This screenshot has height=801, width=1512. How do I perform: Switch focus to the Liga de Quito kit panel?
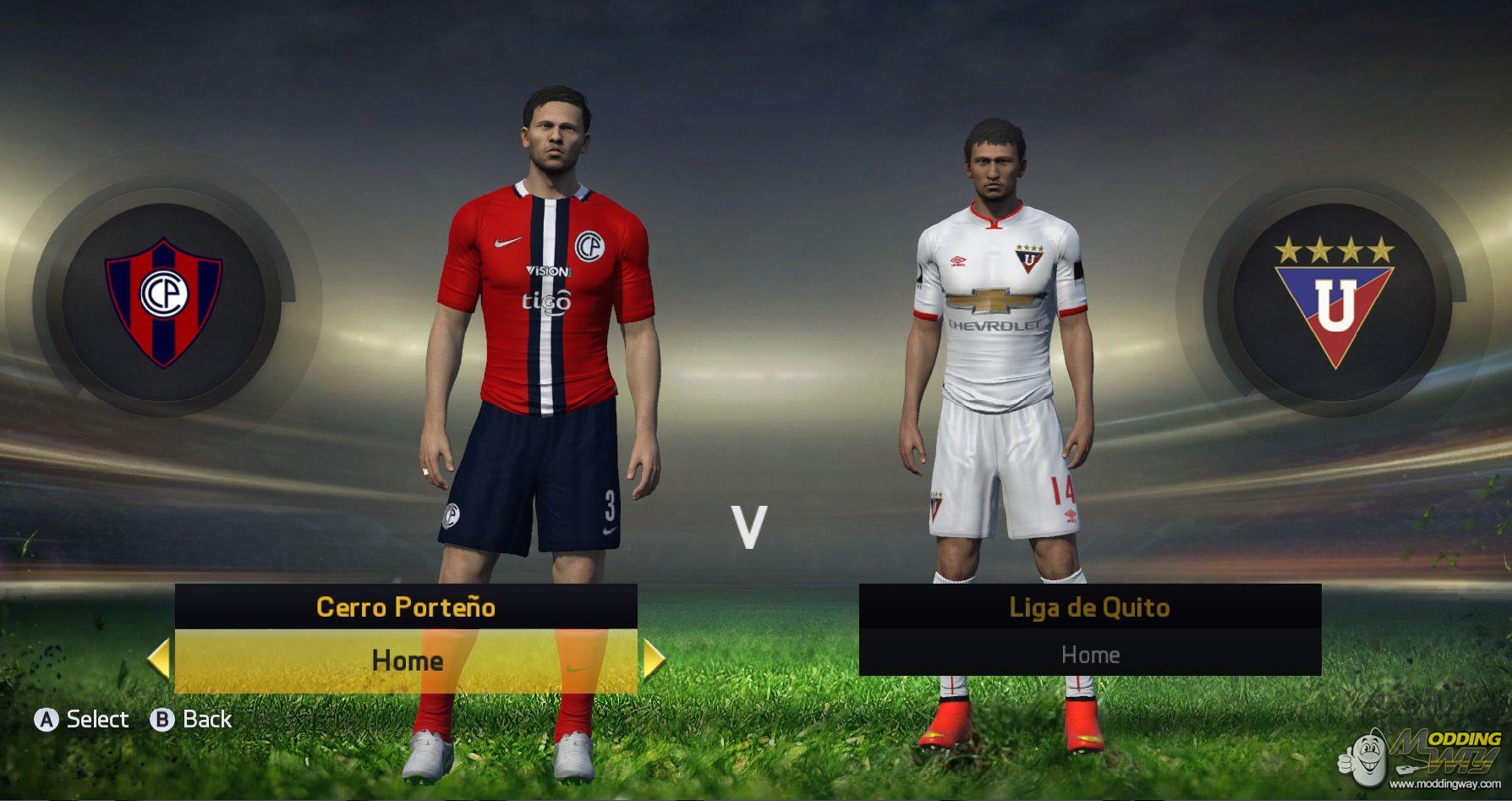coord(1092,631)
